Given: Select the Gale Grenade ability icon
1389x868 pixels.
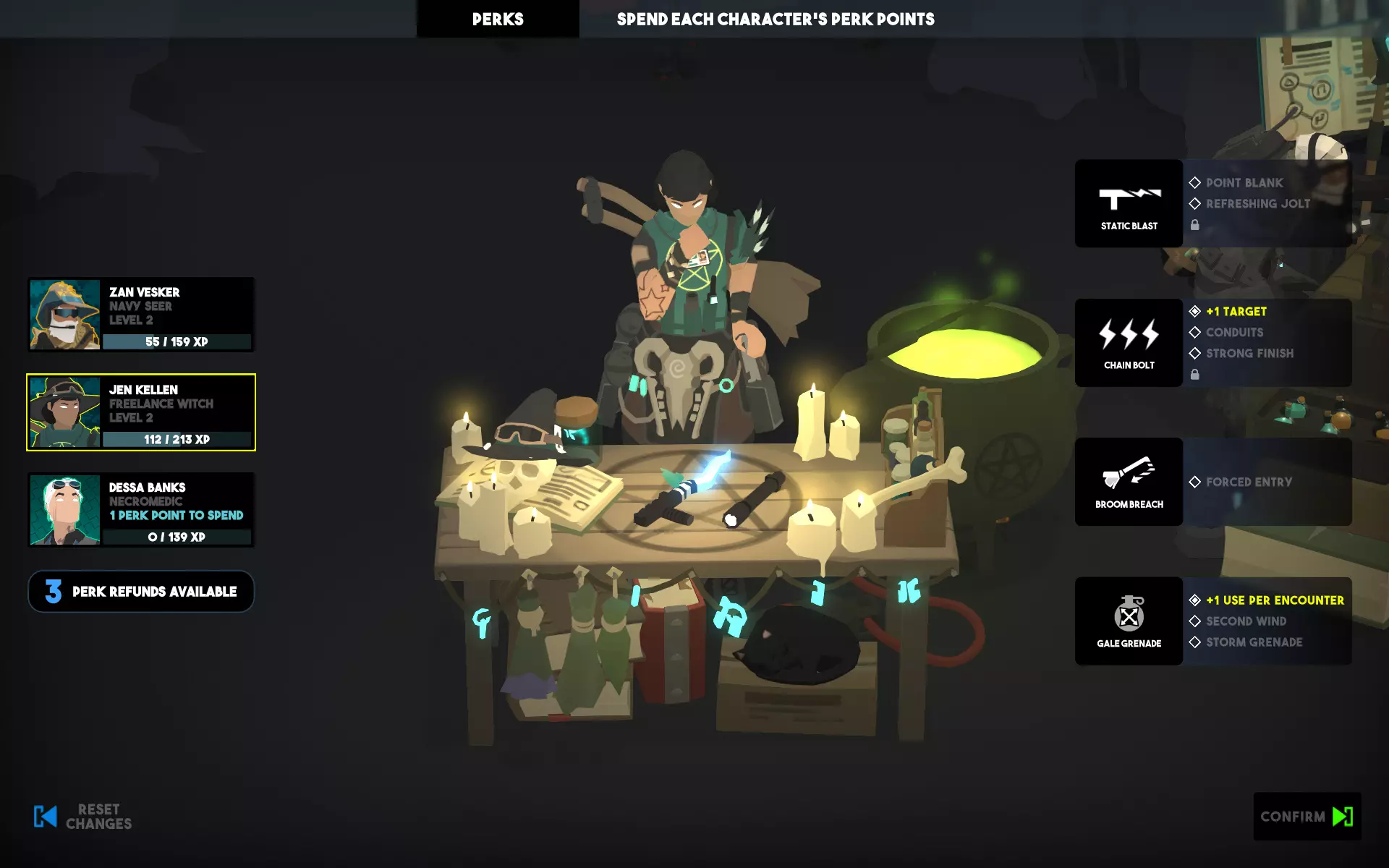Looking at the screenshot, I should 1129,621.
